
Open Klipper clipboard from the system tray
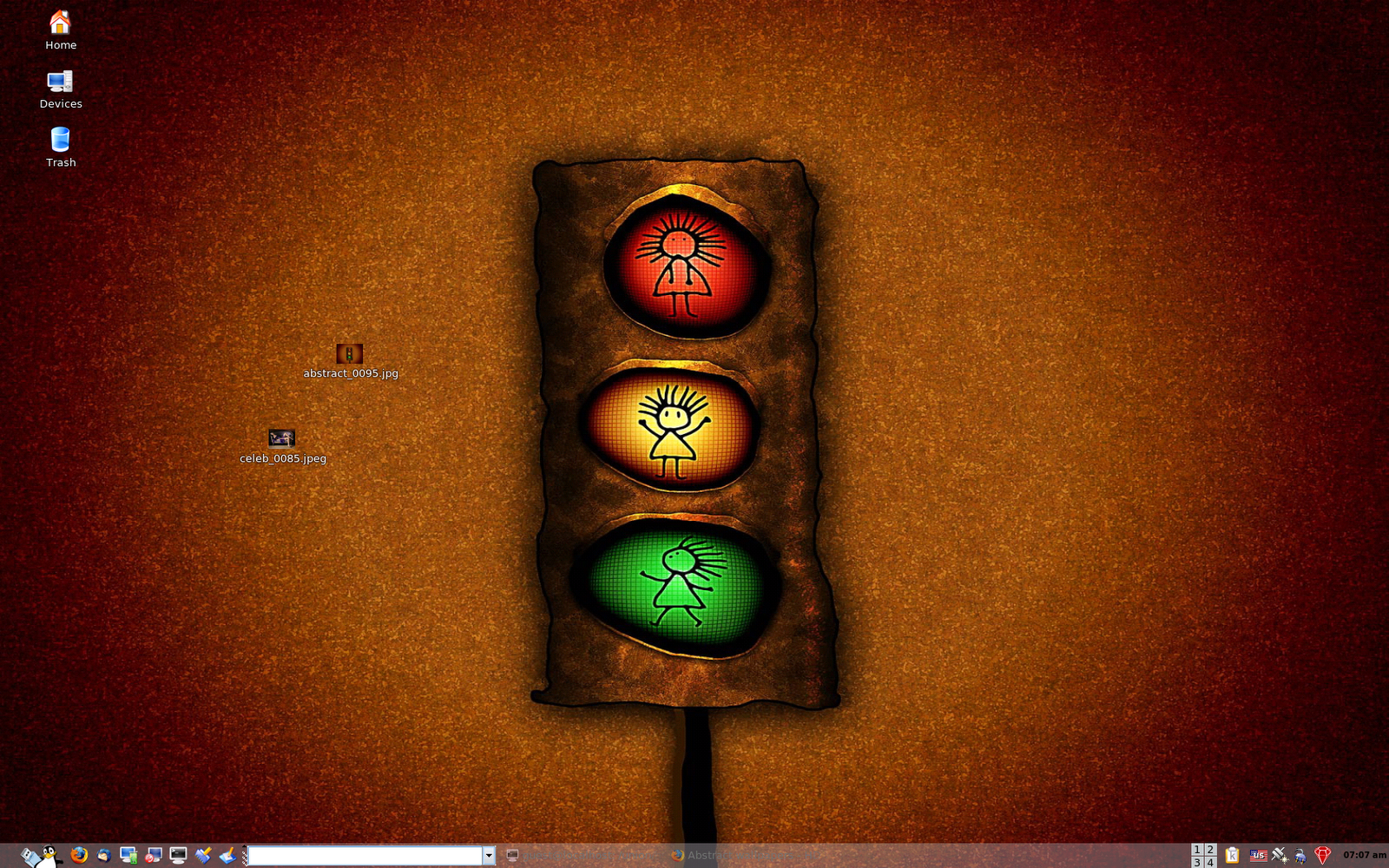coord(1232,855)
